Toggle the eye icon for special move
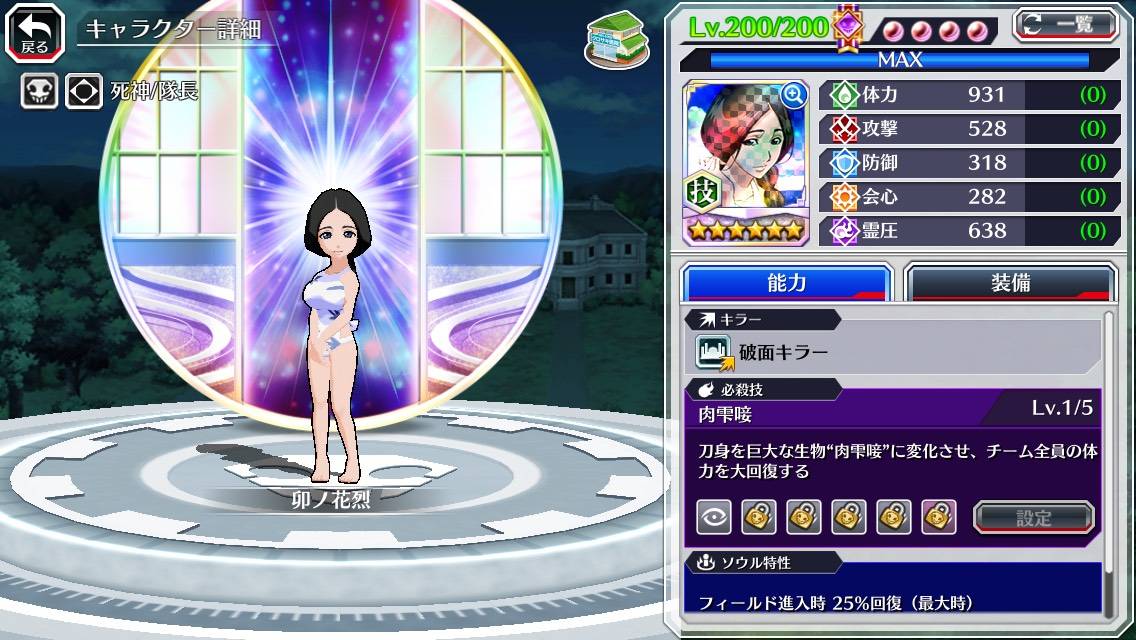This screenshot has height=640, width=1136. point(714,517)
